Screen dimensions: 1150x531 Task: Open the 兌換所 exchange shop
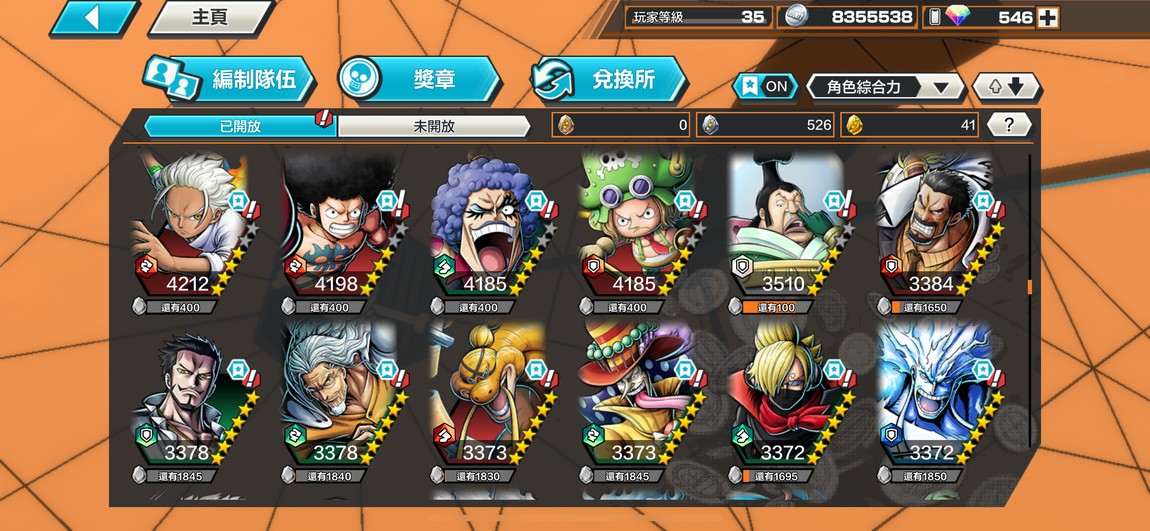click(610, 80)
